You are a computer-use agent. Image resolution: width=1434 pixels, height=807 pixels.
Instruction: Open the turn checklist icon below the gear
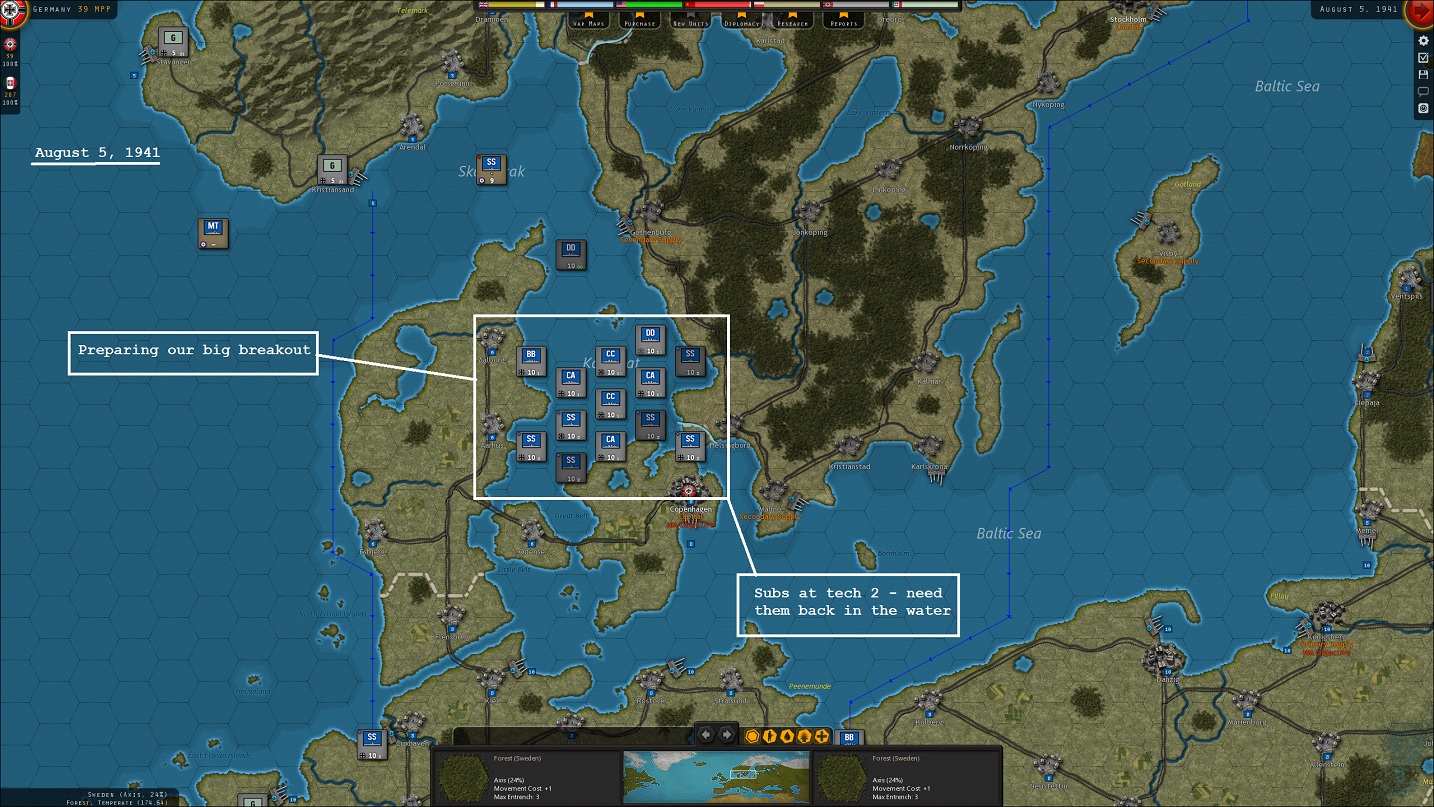click(1423, 57)
